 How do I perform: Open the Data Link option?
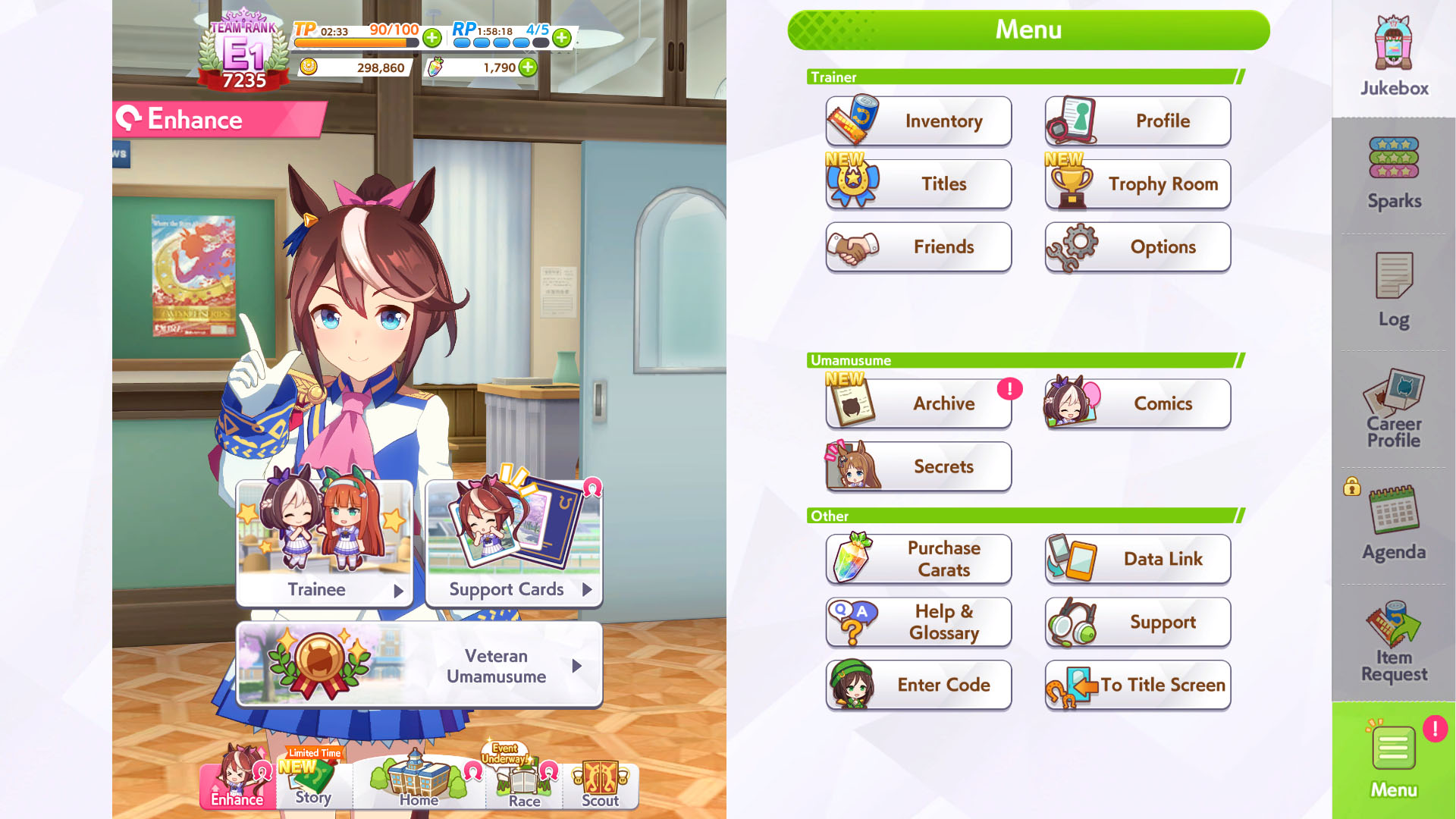tap(1137, 559)
